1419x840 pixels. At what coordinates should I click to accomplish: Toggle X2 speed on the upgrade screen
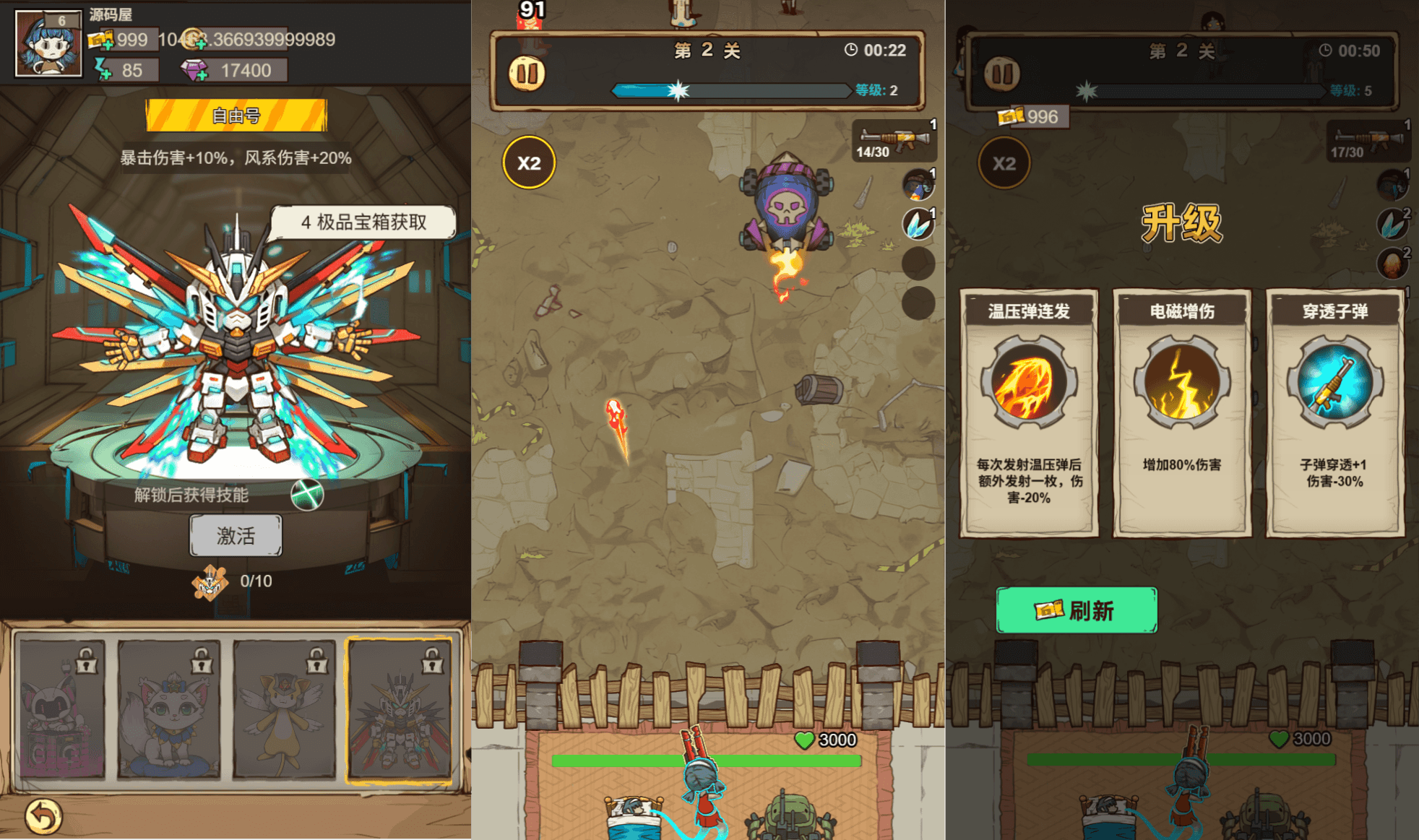pos(1004,163)
